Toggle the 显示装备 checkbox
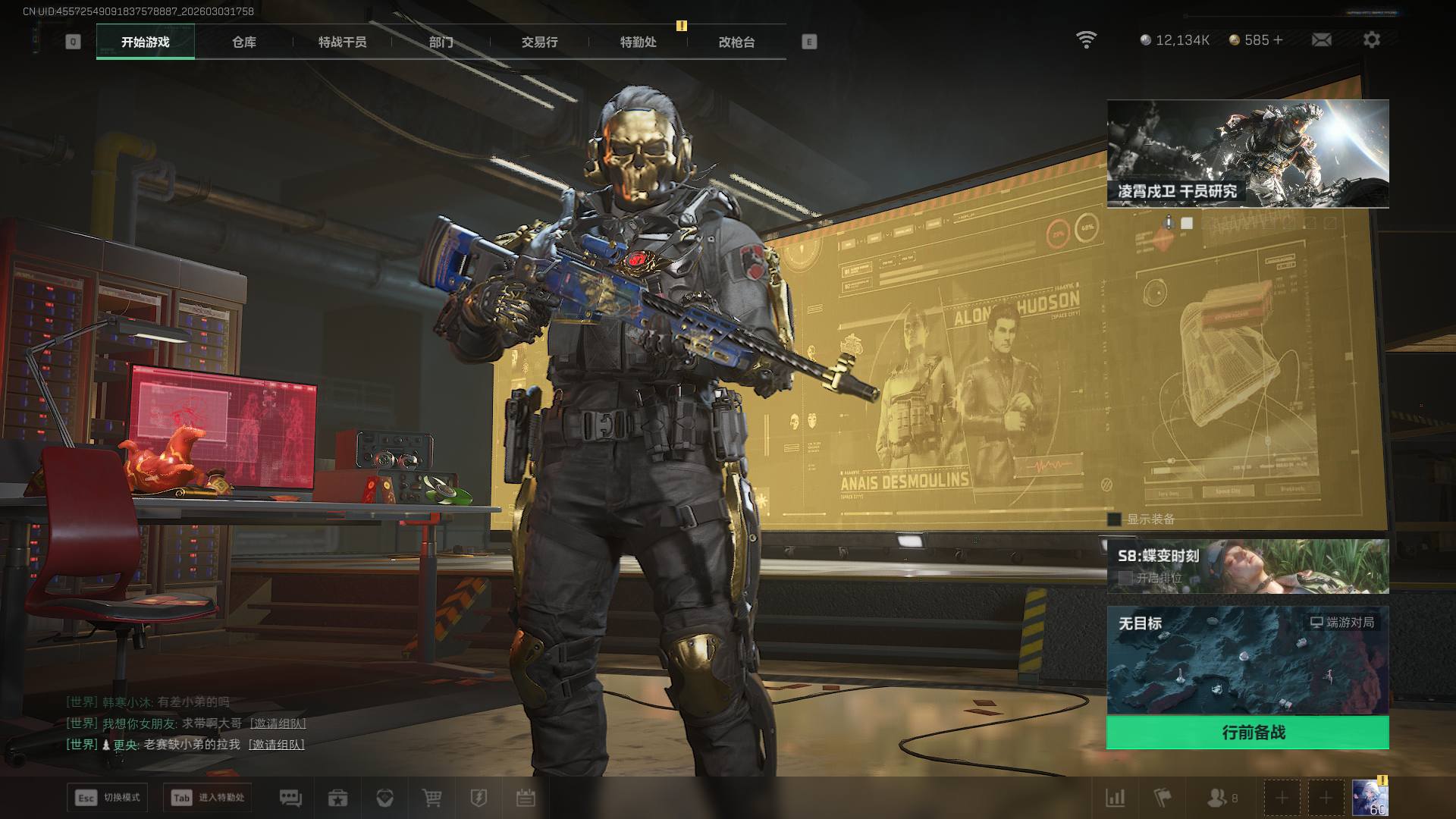 1114,519
